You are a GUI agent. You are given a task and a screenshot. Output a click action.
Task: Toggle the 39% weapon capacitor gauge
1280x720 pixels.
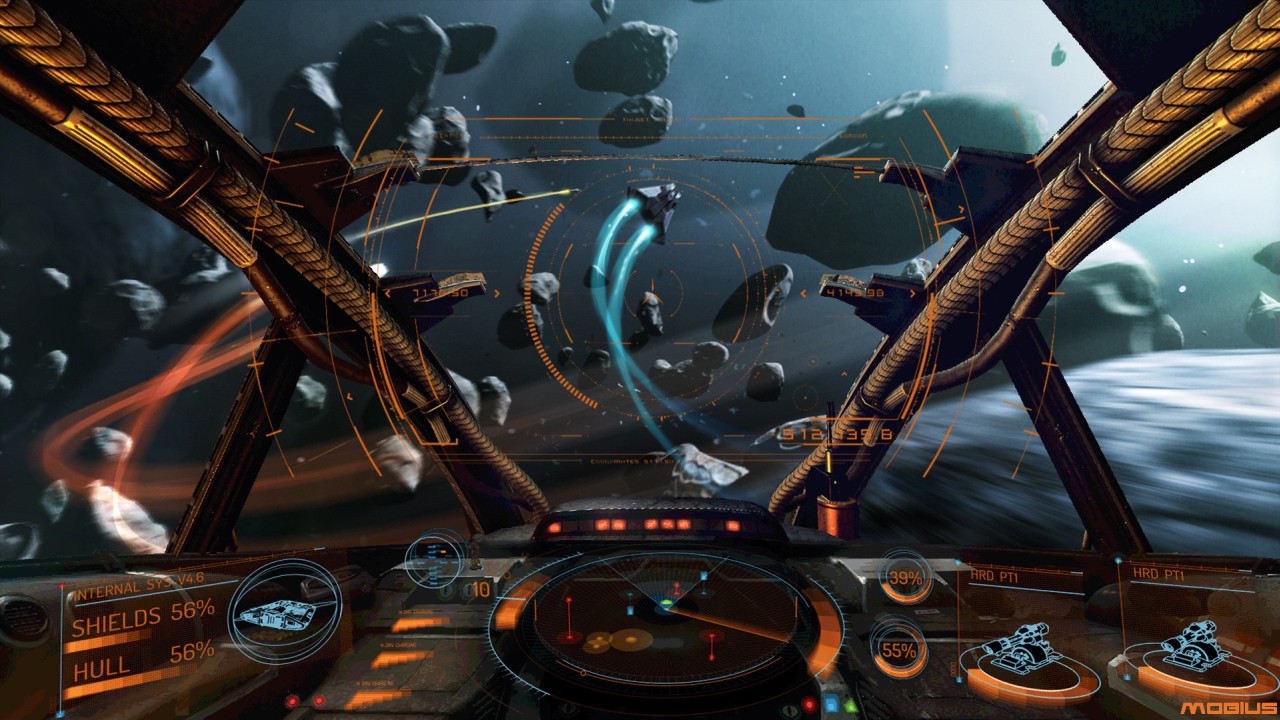902,578
